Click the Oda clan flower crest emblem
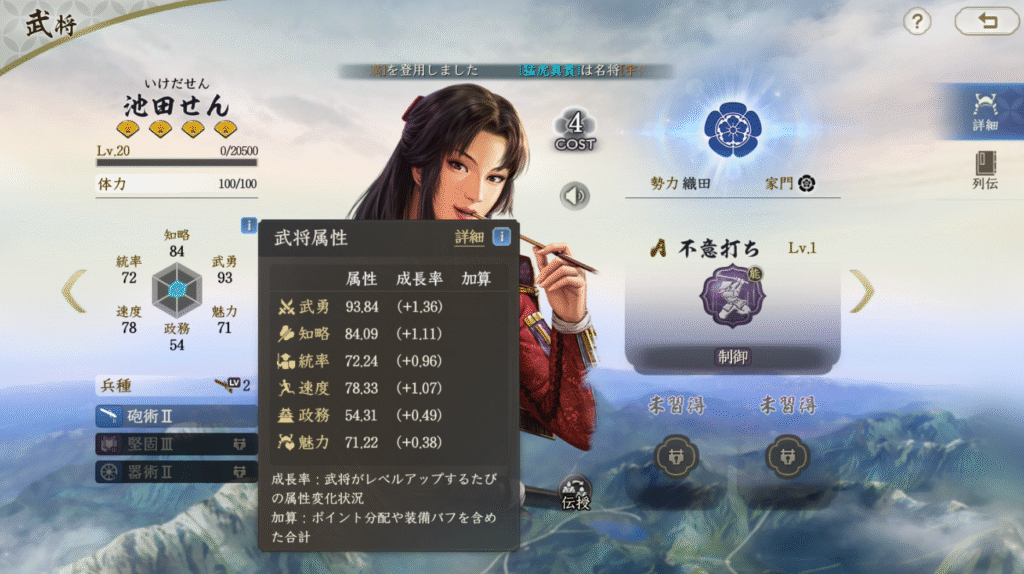This screenshot has height=574, width=1024. coord(732,129)
